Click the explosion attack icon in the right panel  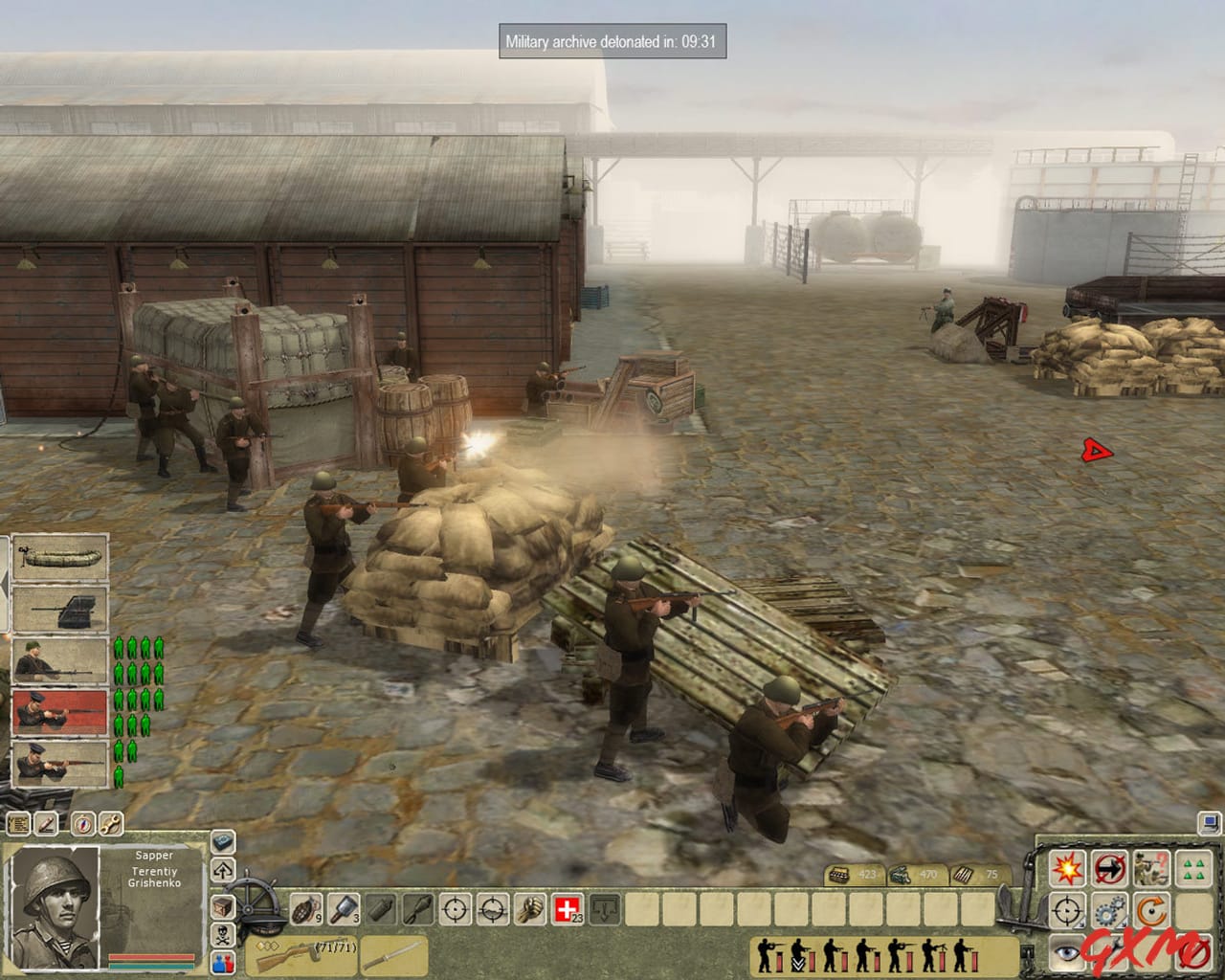pos(1066,867)
